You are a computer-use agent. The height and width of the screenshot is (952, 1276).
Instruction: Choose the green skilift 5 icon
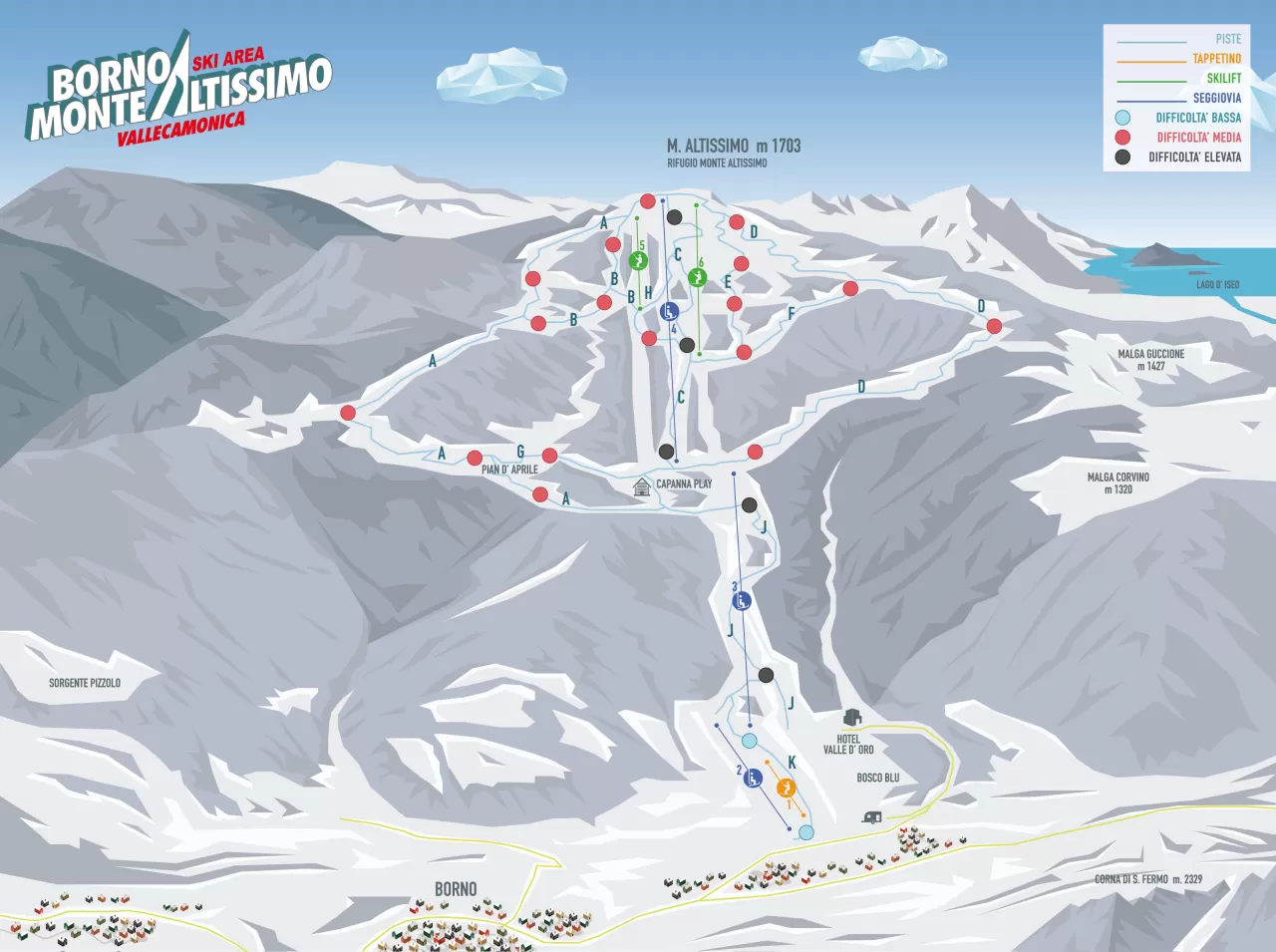tap(639, 261)
